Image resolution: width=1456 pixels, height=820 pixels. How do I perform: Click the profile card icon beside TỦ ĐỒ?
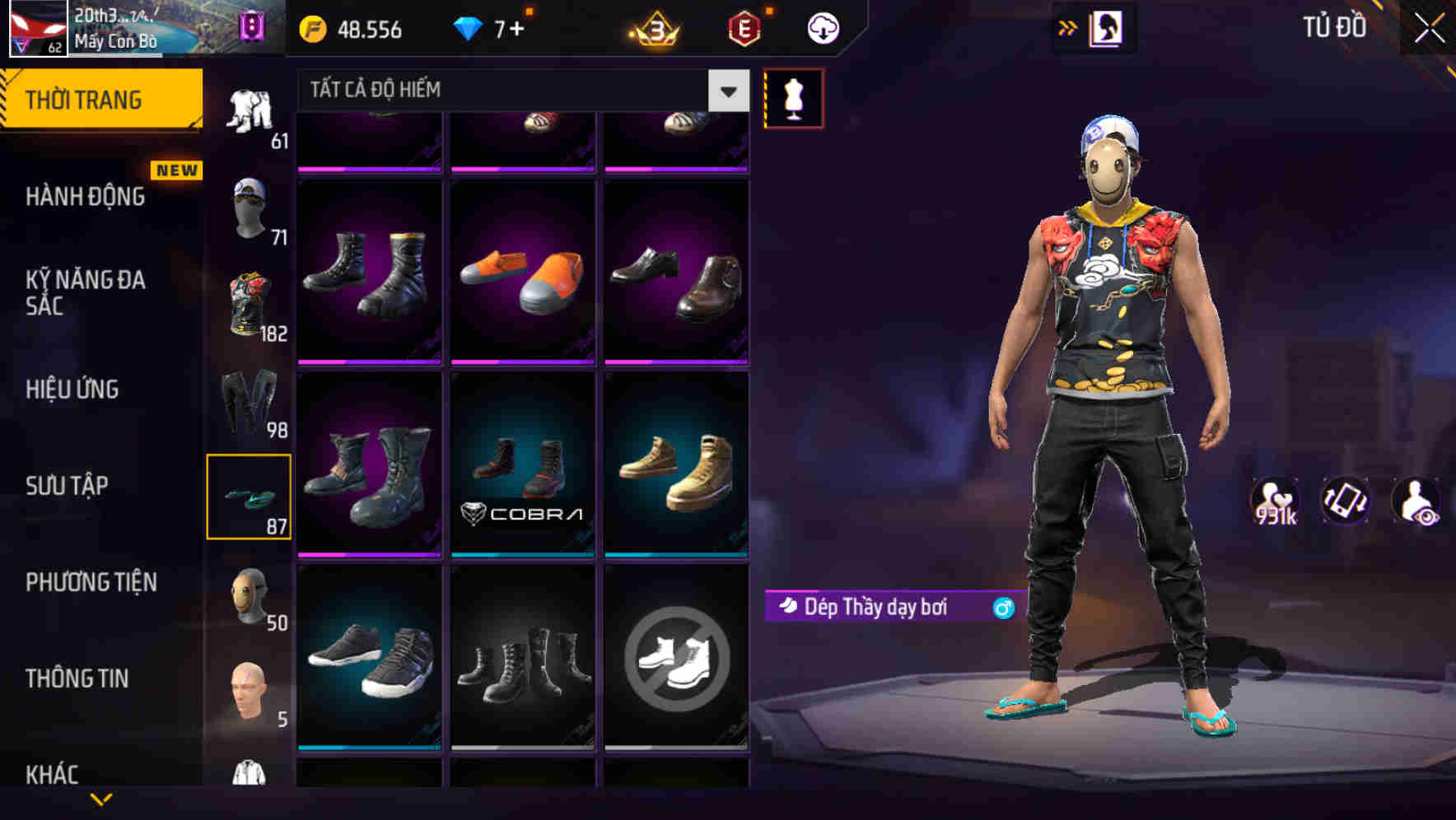pos(1107,27)
